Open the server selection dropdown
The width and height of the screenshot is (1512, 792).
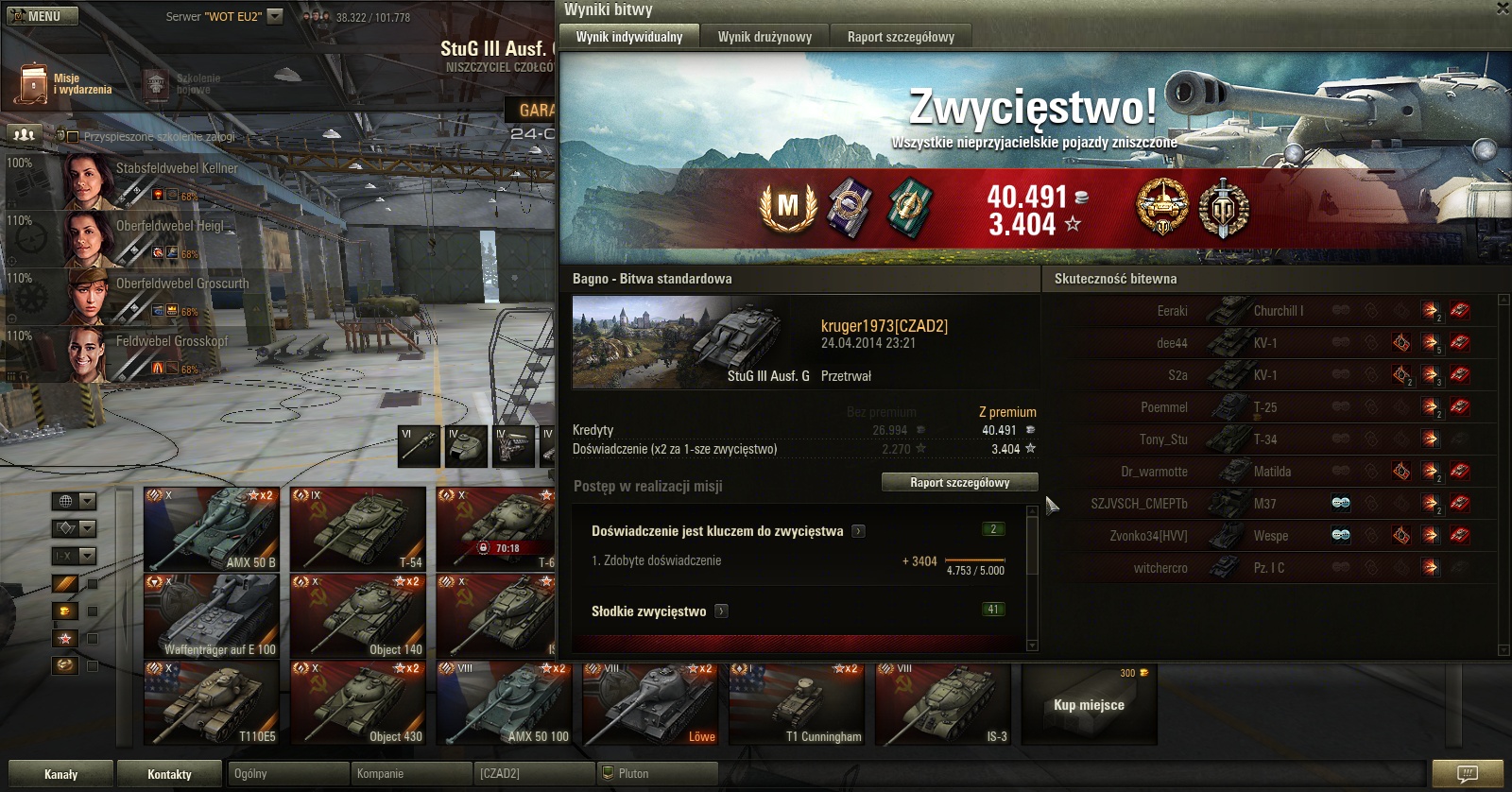pos(275,16)
